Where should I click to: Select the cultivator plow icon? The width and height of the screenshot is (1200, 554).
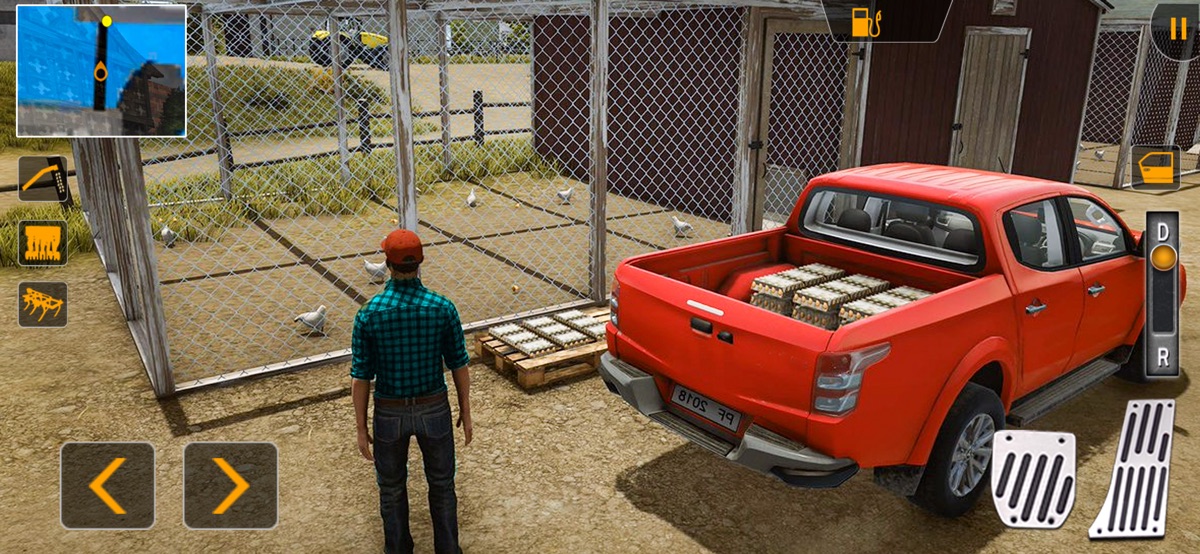[43, 304]
